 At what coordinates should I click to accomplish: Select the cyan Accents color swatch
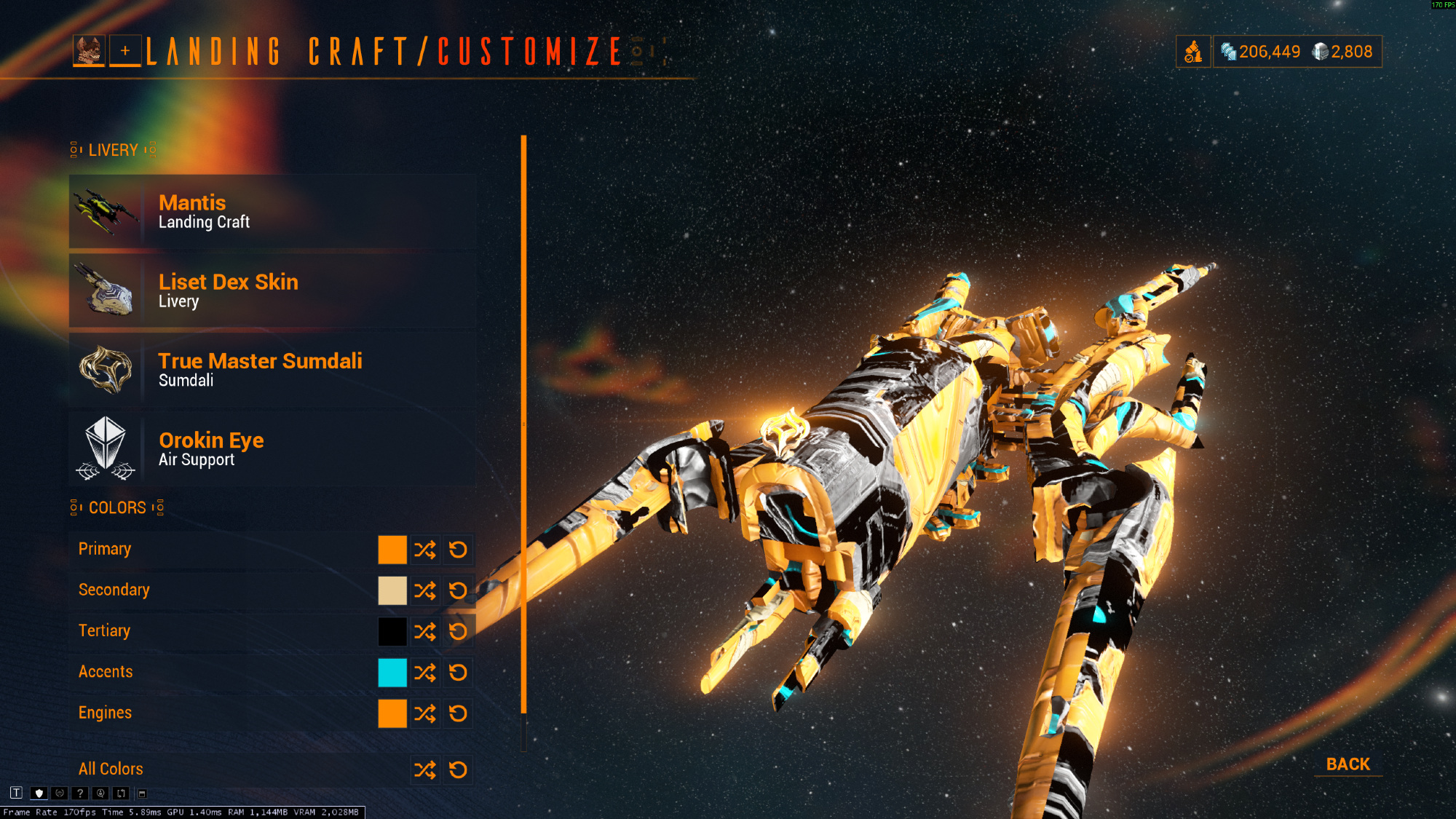pyautogui.click(x=392, y=673)
